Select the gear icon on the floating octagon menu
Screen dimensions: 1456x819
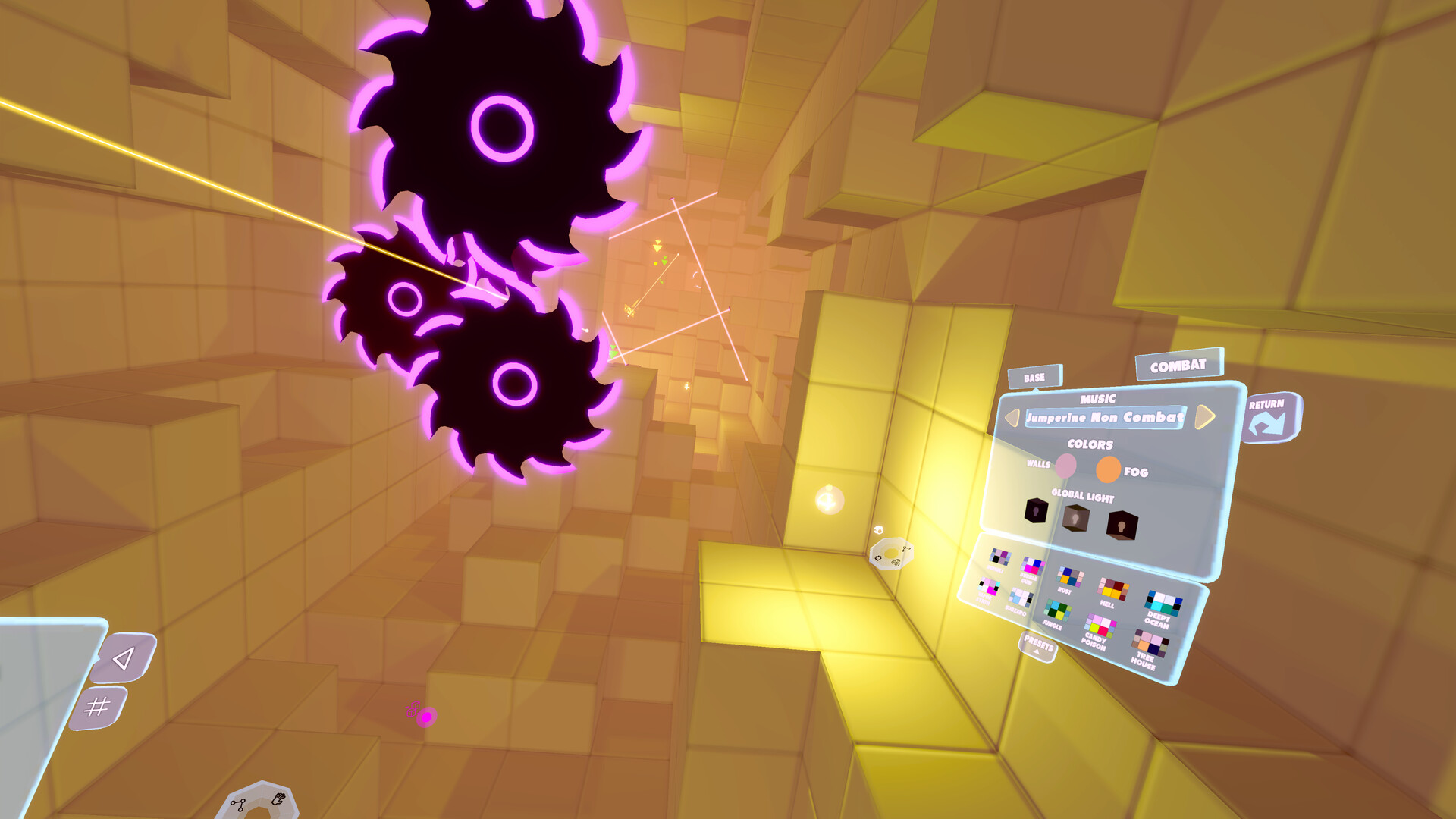click(x=878, y=558)
